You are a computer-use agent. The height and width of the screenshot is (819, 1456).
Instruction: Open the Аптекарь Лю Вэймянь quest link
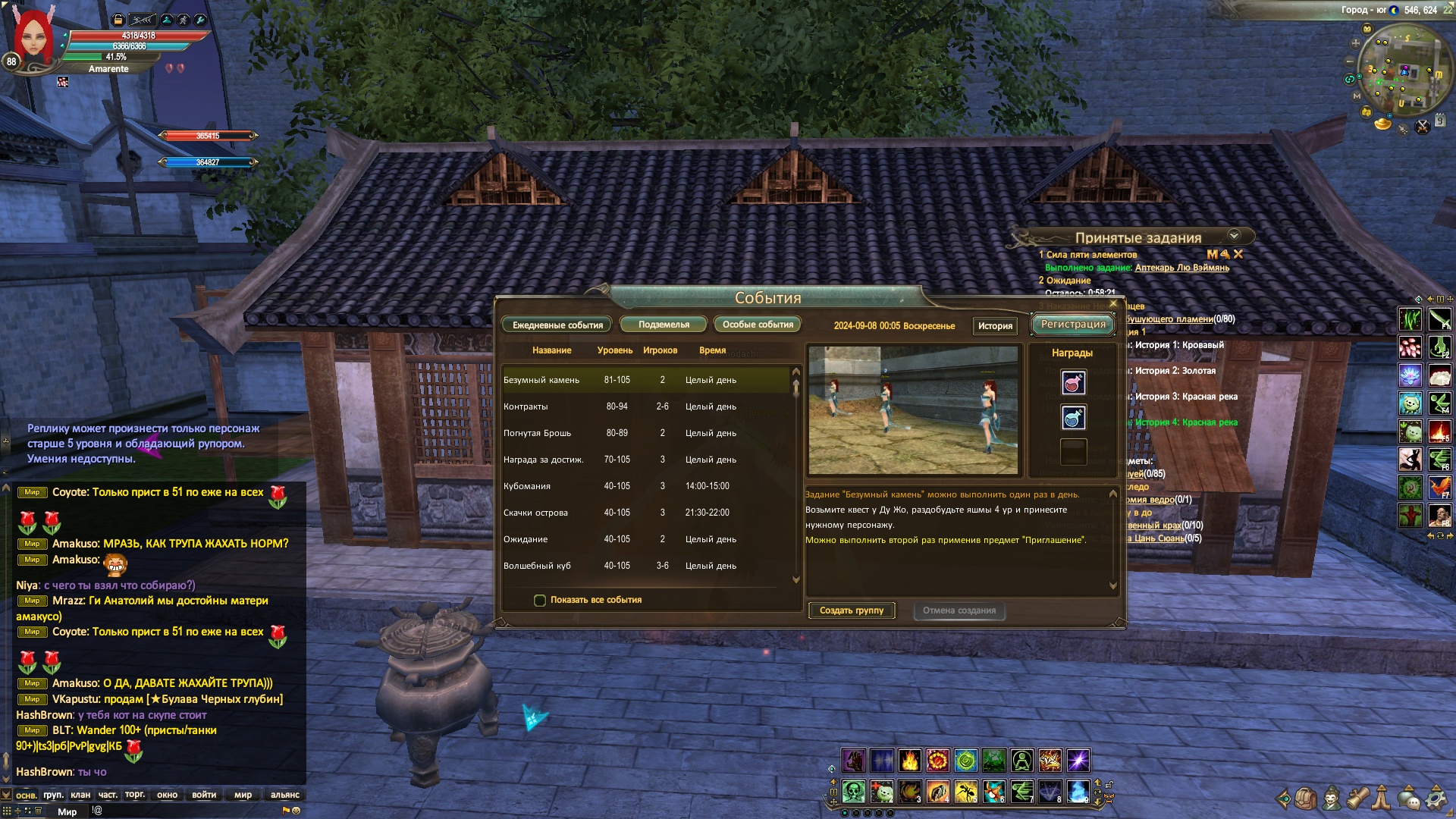(1181, 268)
